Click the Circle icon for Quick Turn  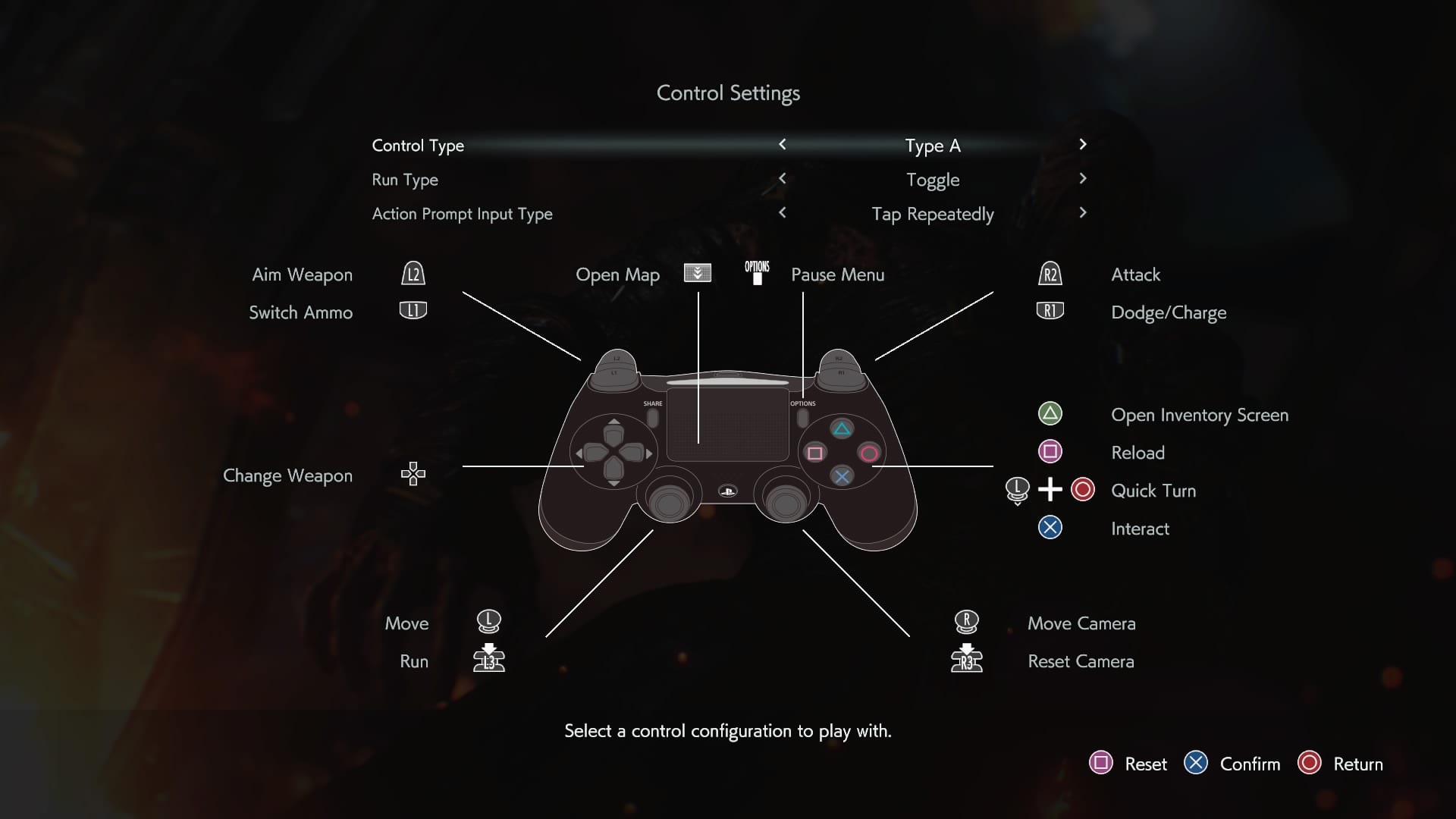pyautogui.click(x=1083, y=490)
